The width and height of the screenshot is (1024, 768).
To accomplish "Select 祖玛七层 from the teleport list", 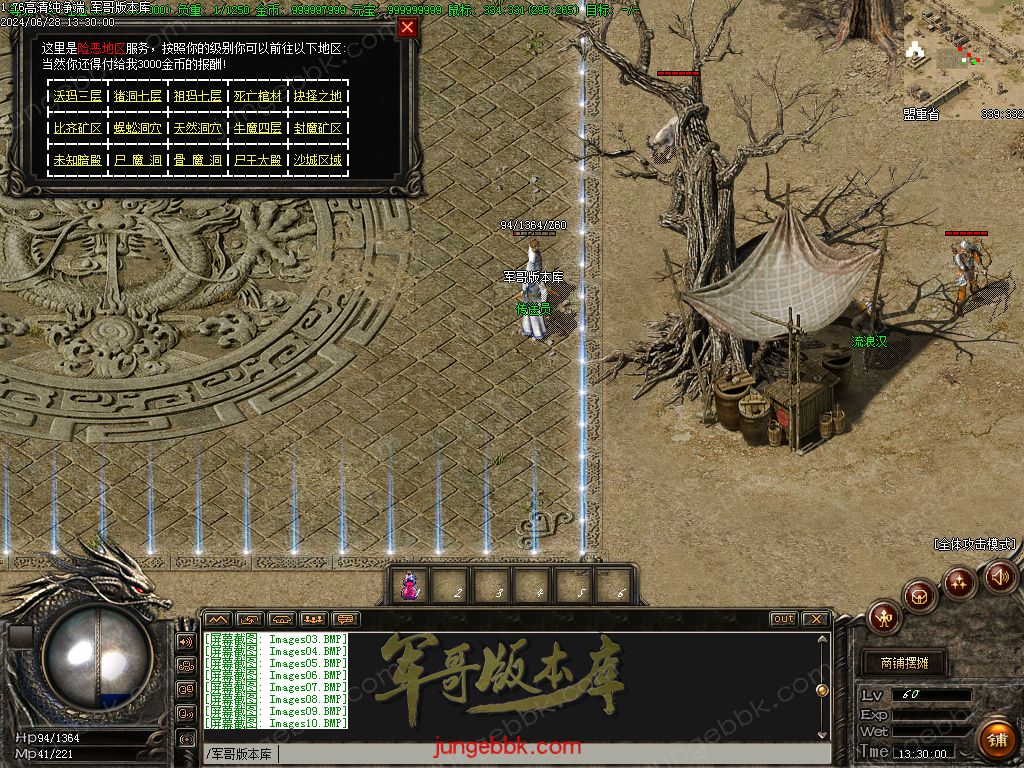I will click(x=197, y=96).
